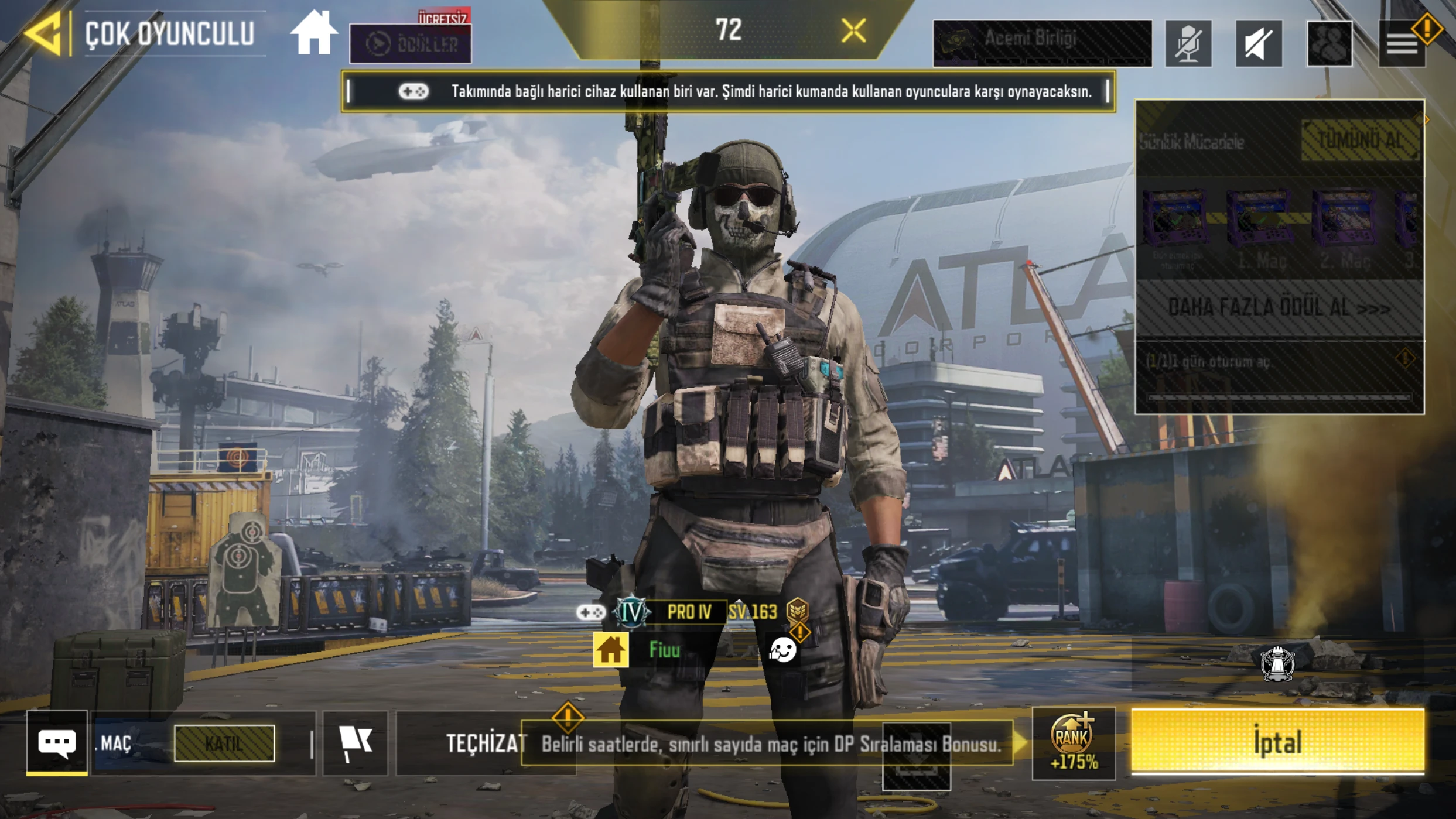This screenshot has width=1456, height=819.
Task: Join the match with Katıl
Action: click(224, 743)
